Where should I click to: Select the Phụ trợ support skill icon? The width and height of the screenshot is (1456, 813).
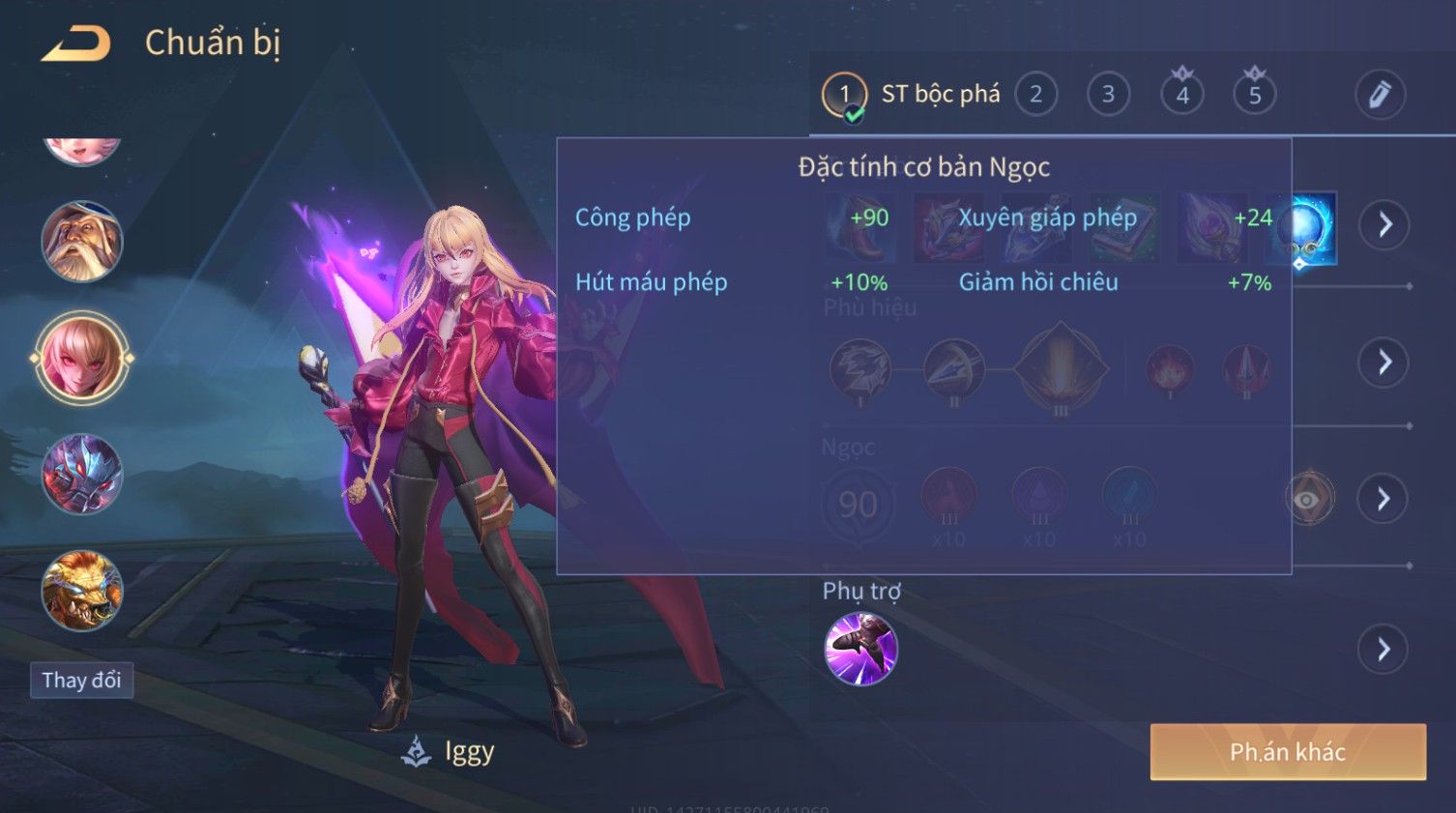click(860, 649)
